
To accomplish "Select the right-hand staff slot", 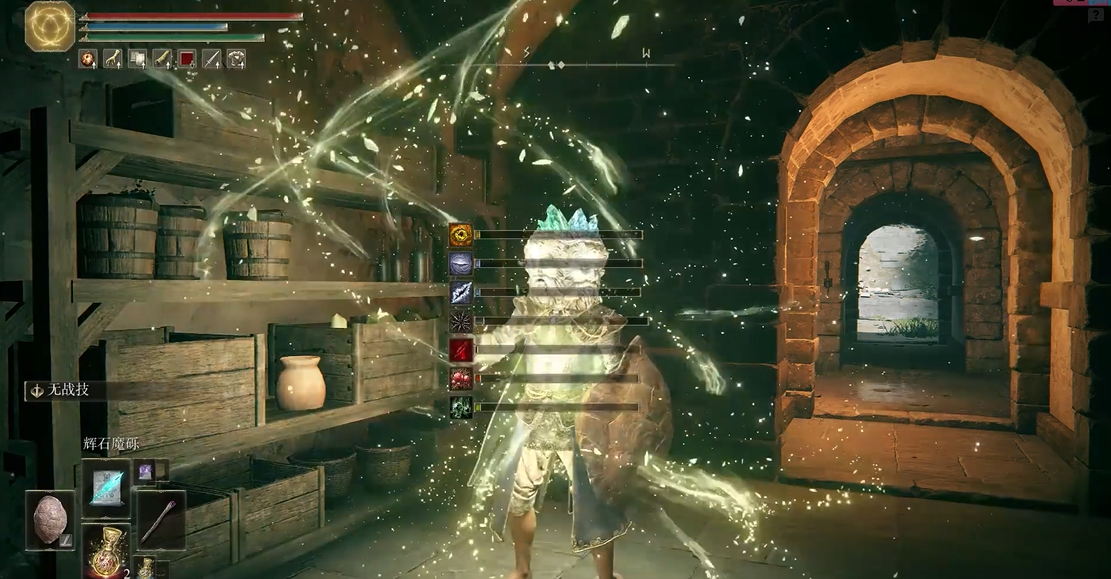I will 160,519.
